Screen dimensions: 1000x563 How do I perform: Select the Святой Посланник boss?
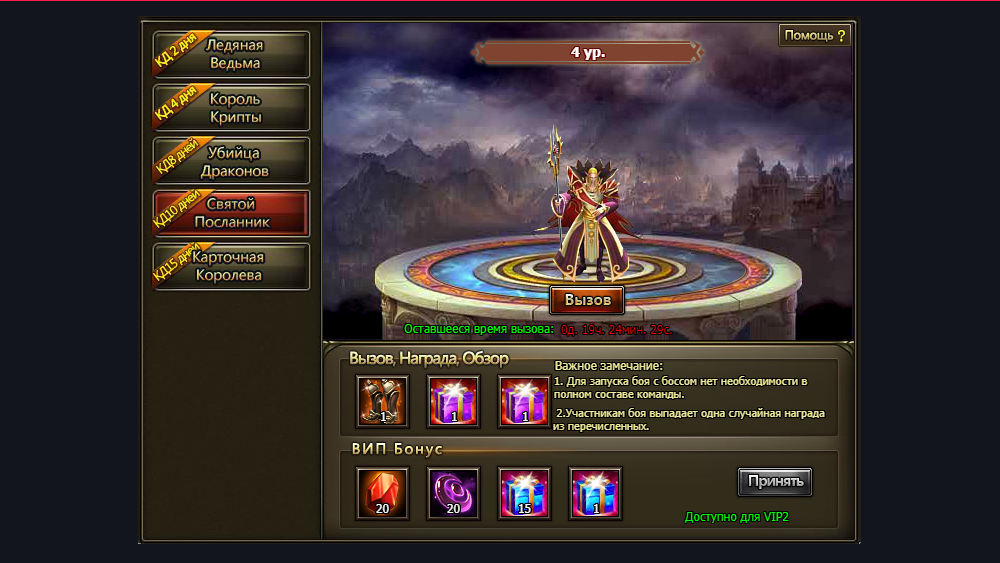click(x=232, y=213)
